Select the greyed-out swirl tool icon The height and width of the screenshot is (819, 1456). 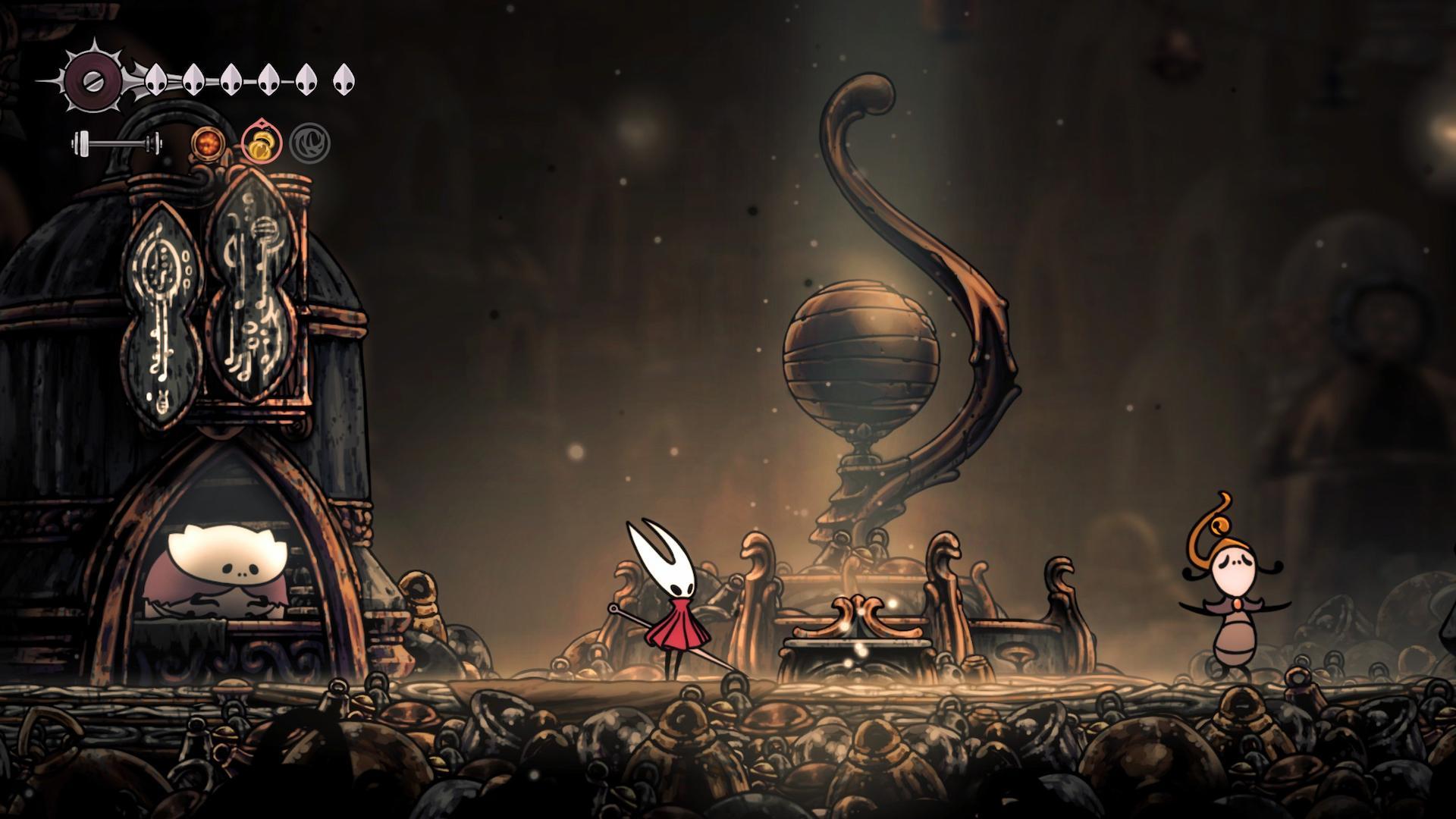point(309,143)
